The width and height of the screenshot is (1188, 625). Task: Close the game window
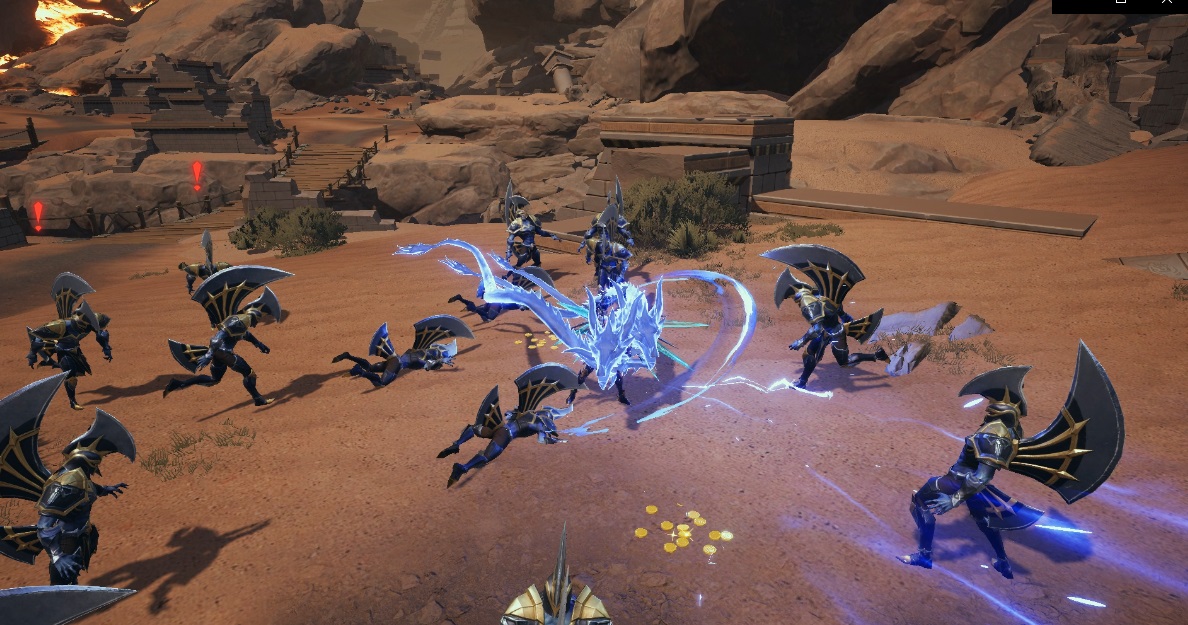point(1167,3)
